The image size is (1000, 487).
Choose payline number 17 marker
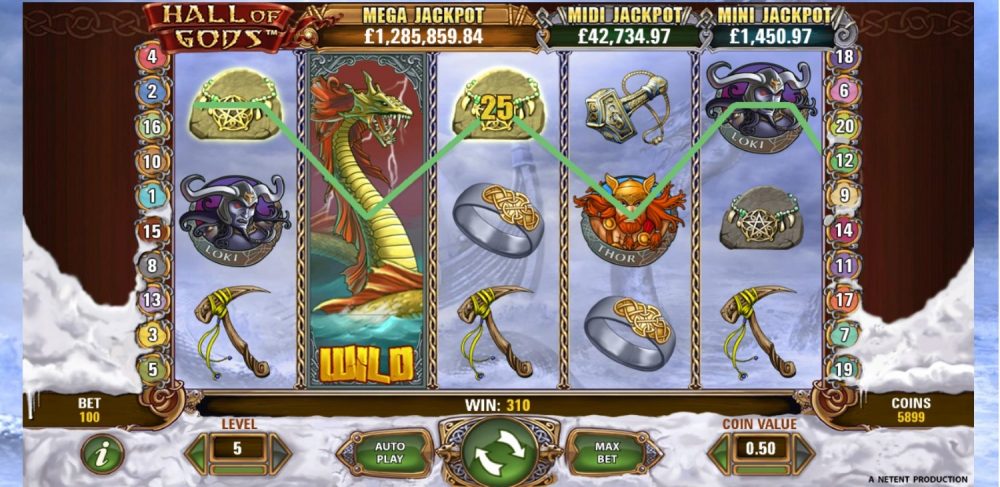point(845,299)
